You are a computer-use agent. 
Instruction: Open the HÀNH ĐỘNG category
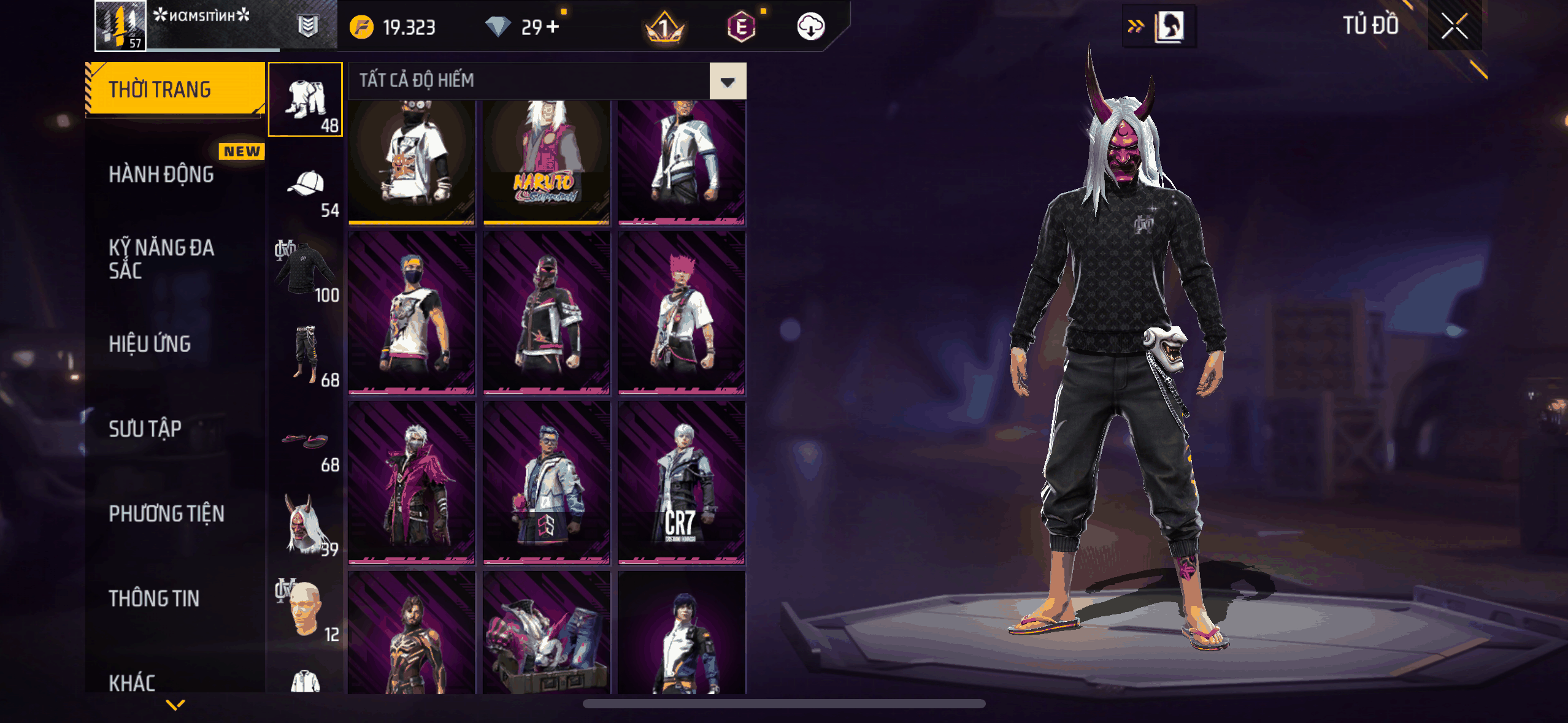(x=161, y=175)
